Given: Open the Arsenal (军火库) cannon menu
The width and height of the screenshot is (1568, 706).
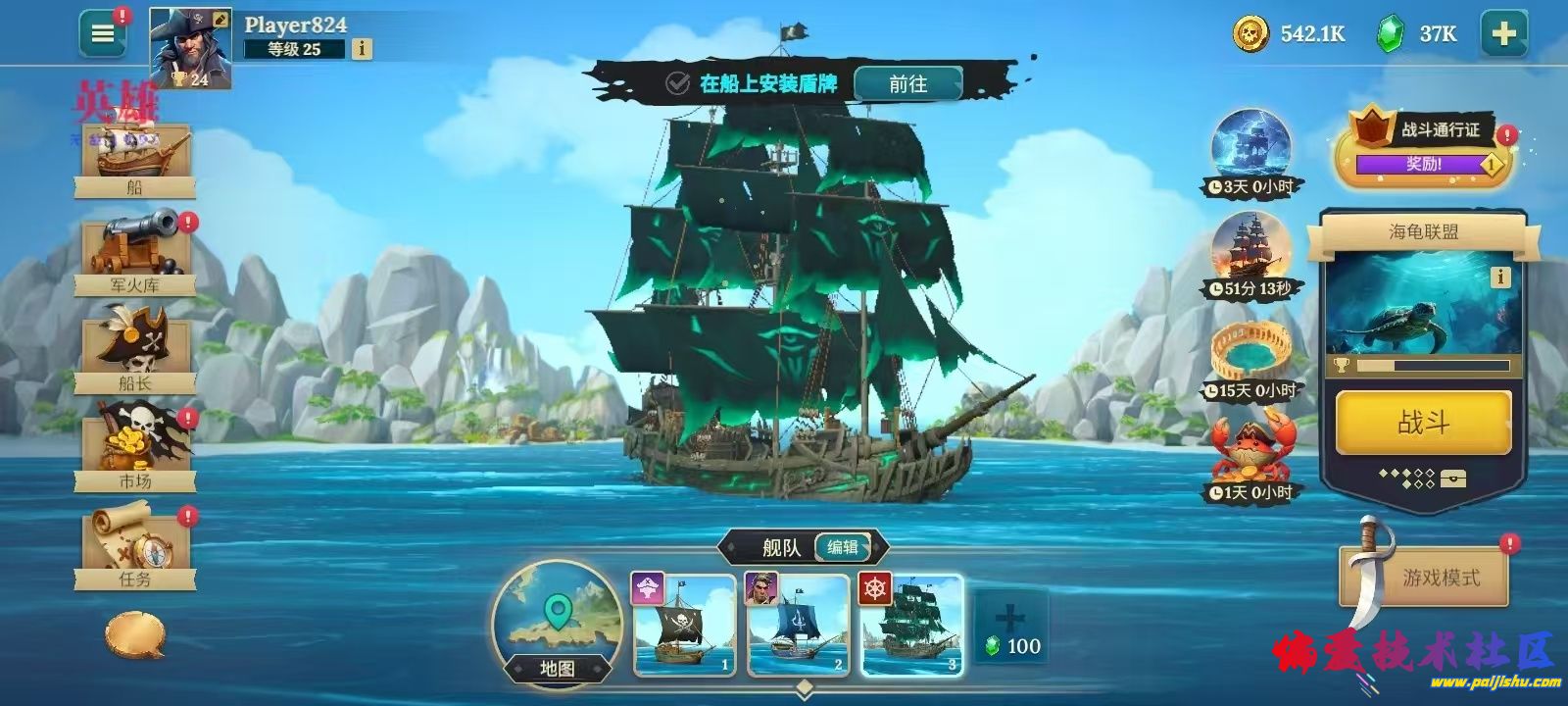Looking at the screenshot, I should pos(135,253).
